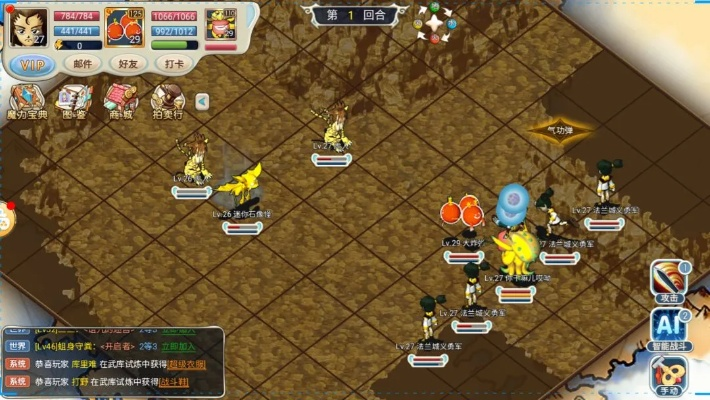
Task: Select the yellow pet portrait
Action: coord(221,26)
